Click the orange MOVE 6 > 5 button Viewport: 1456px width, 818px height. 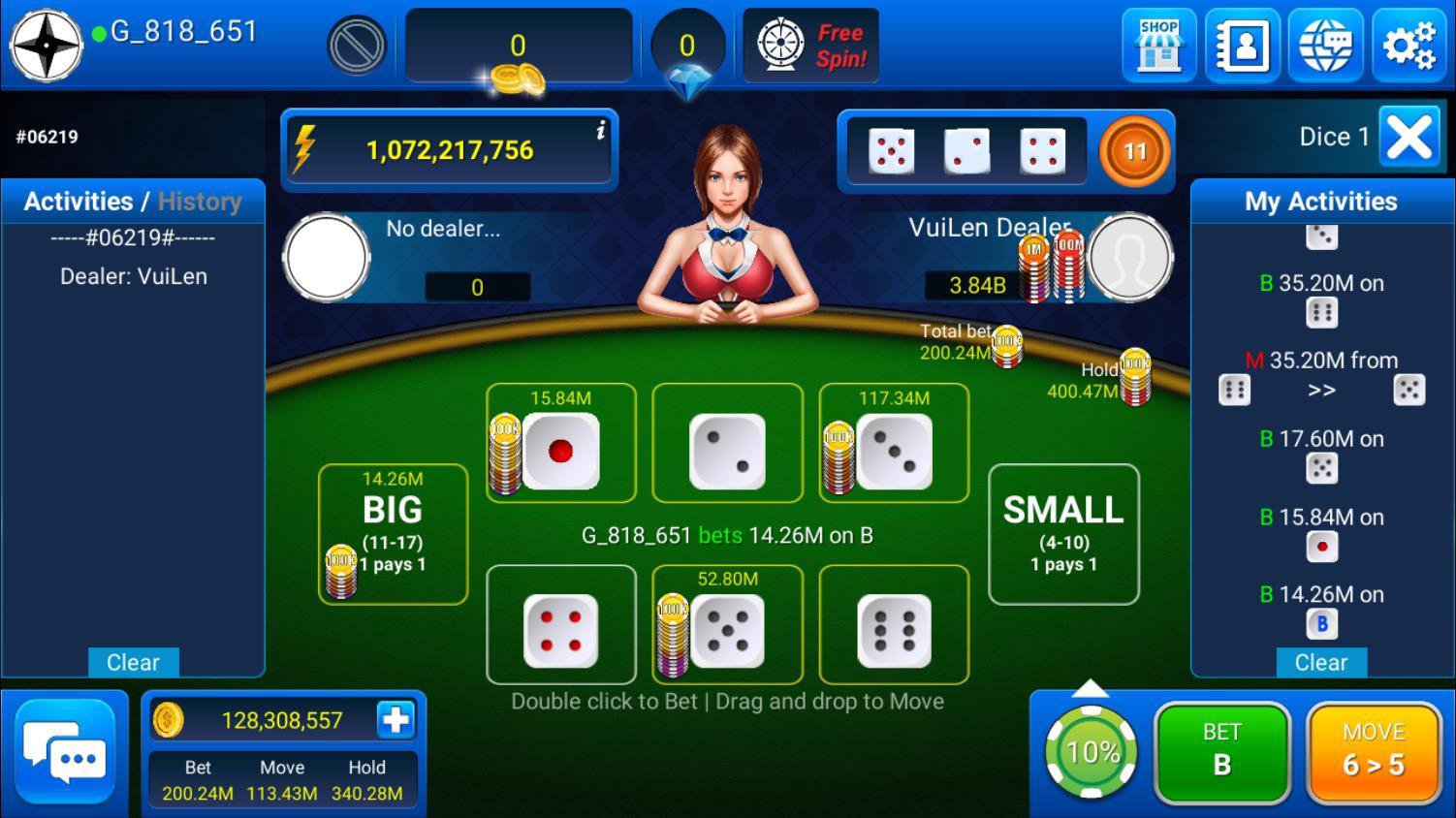coord(1373,751)
